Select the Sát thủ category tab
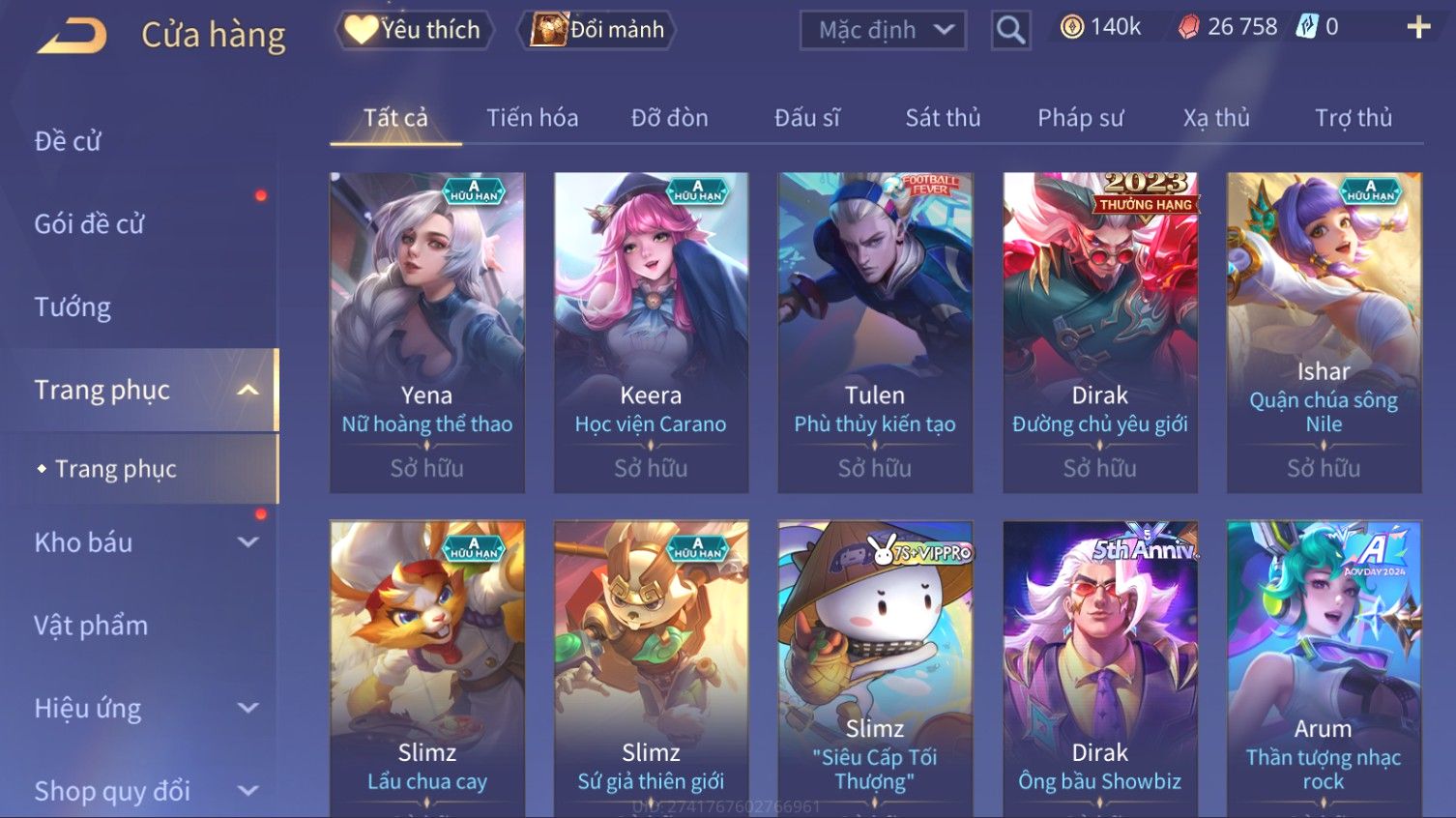 tap(943, 118)
